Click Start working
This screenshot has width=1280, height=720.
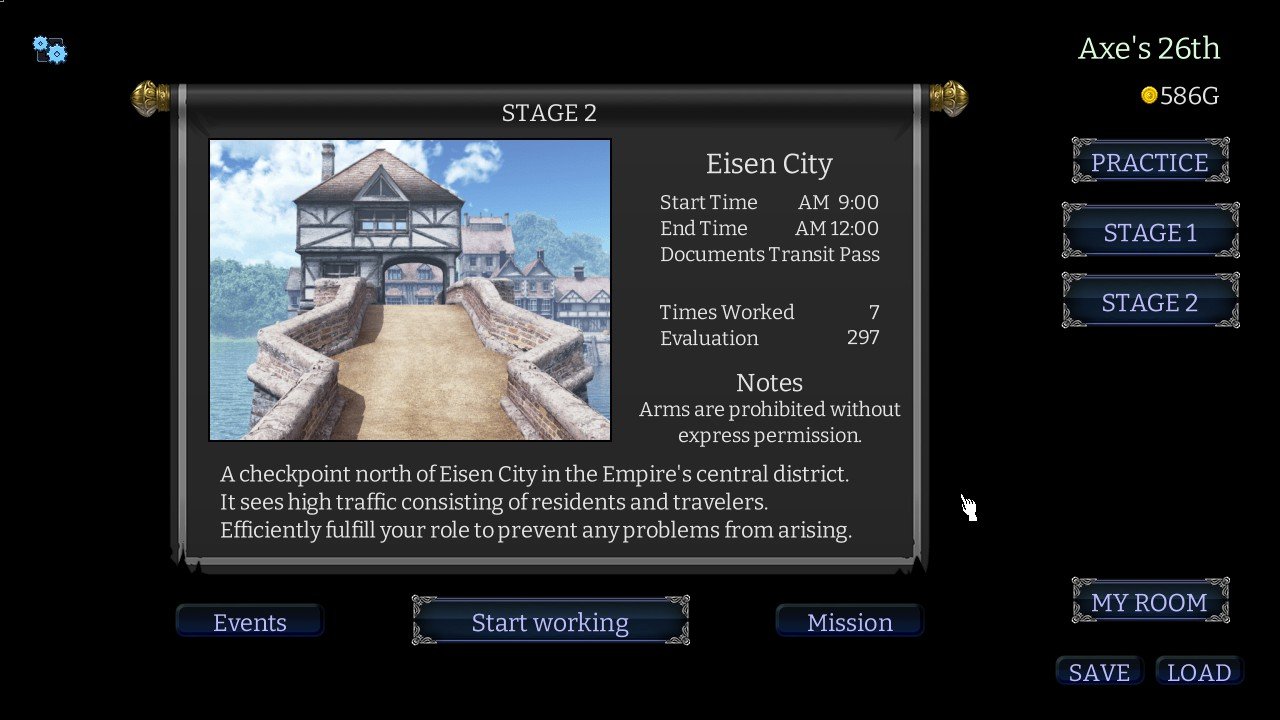[x=550, y=622]
